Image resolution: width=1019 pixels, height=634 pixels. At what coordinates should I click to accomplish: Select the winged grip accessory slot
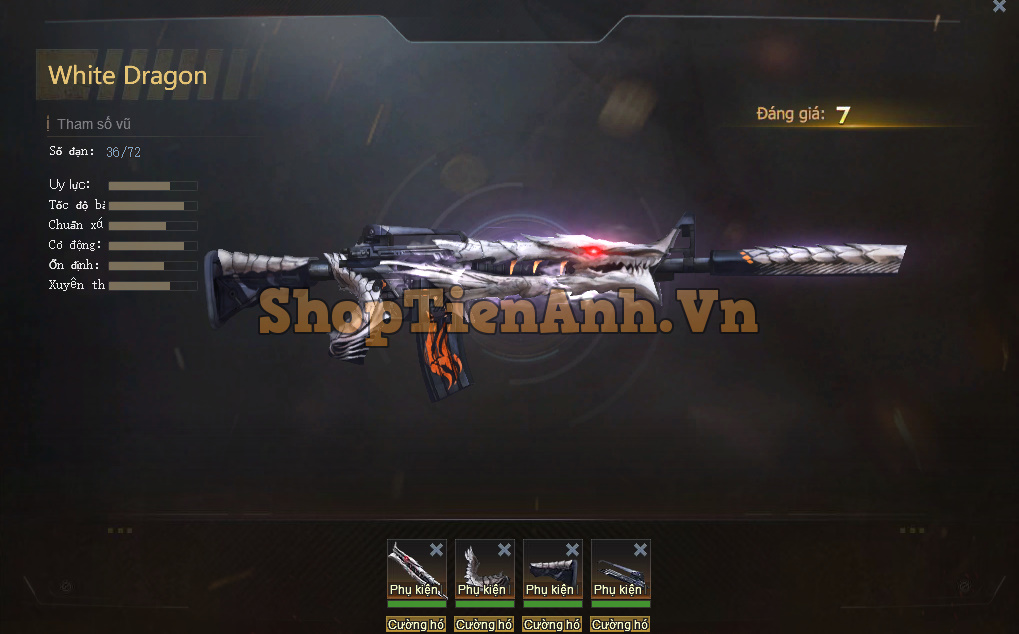(x=480, y=572)
